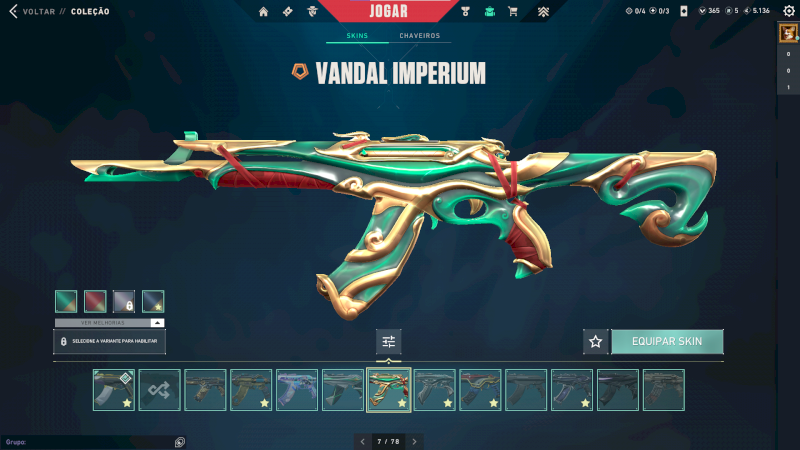Mark skin as favorite with star button
The height and width of the screenshot is (450, 800).
596,341
